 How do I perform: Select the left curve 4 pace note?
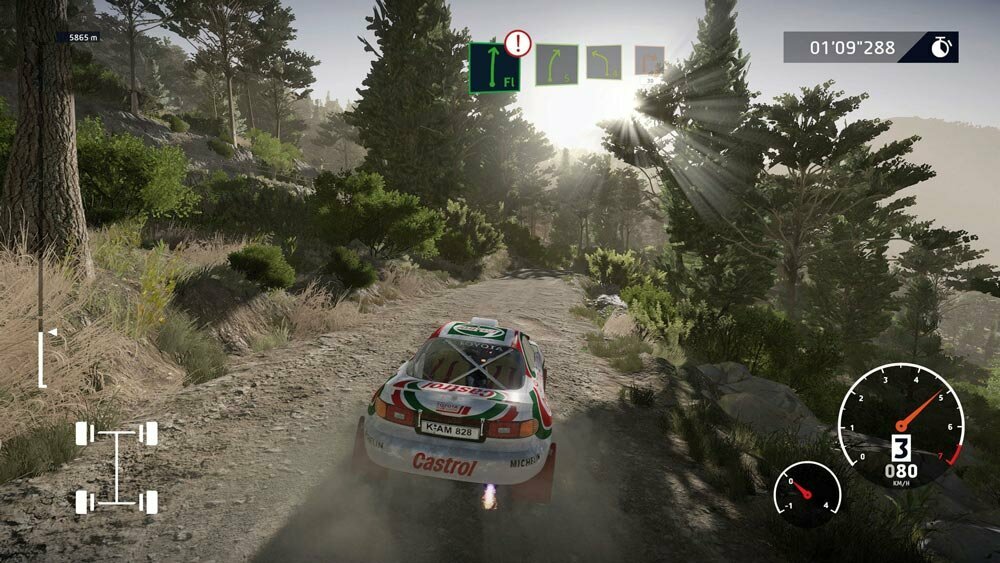603,62
